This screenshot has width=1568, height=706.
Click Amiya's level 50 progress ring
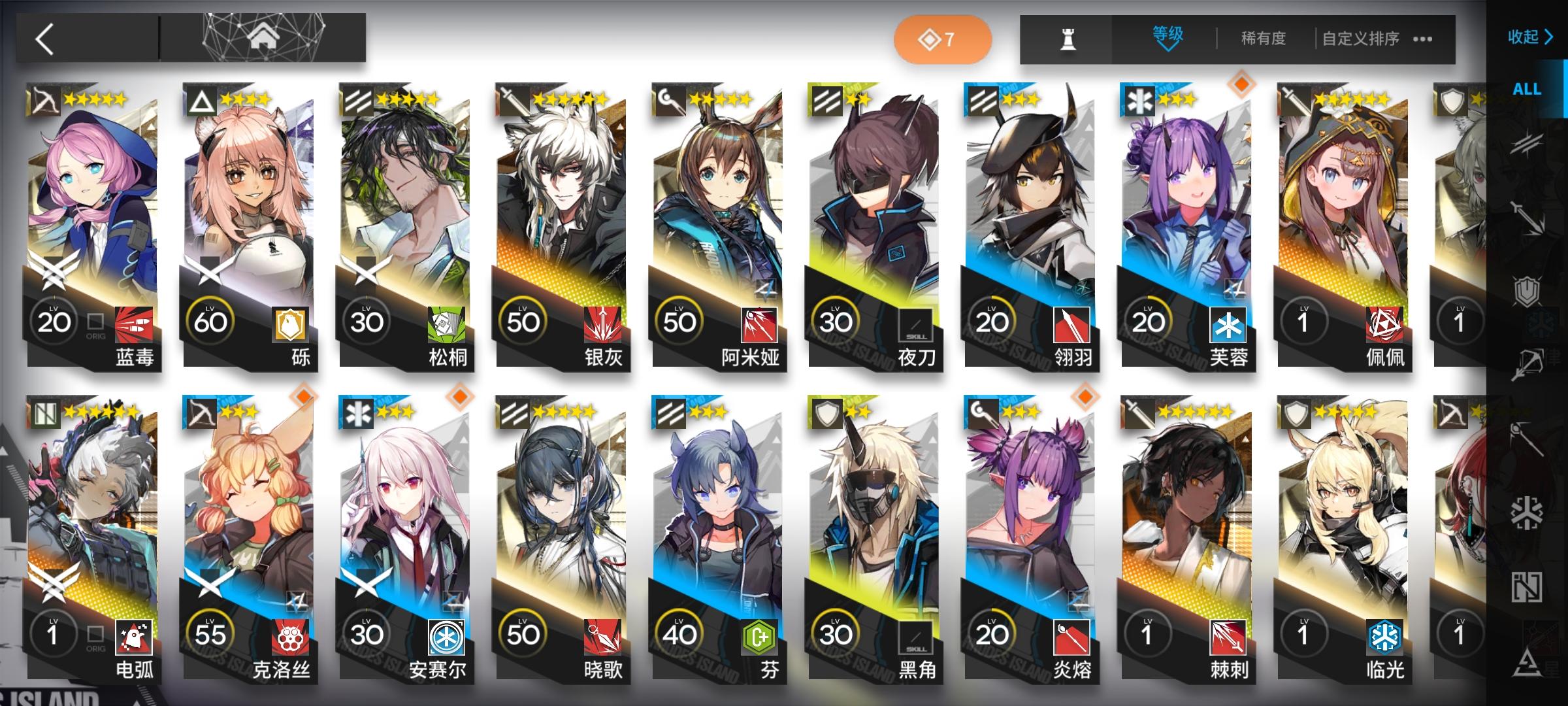679,320
